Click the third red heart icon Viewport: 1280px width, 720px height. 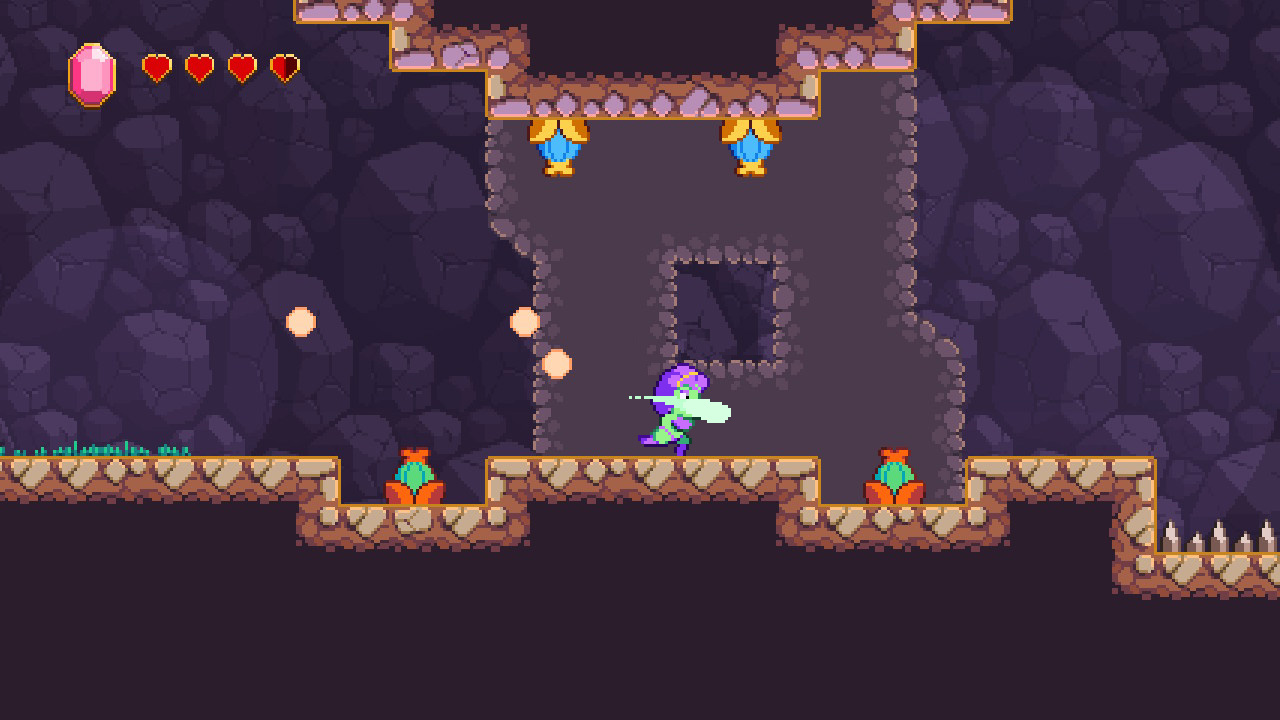(241, 67)
